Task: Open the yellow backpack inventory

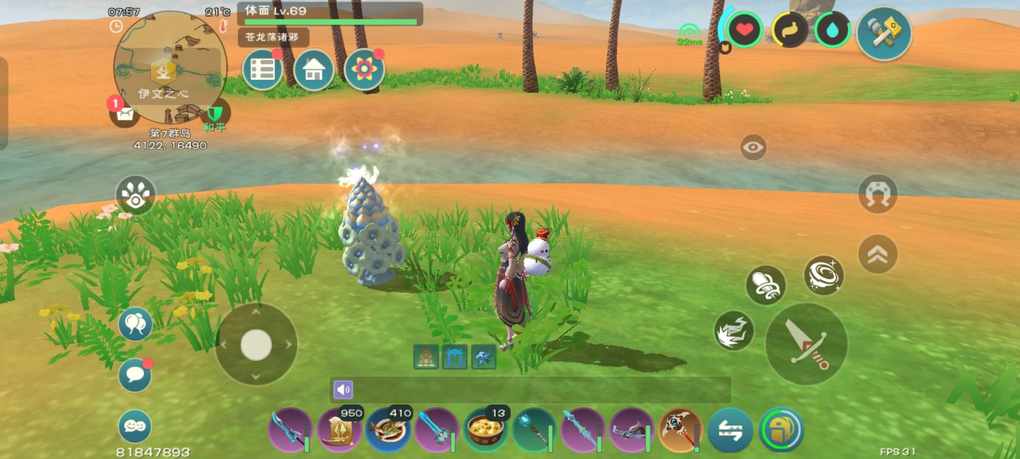Action: pos(781,430)
